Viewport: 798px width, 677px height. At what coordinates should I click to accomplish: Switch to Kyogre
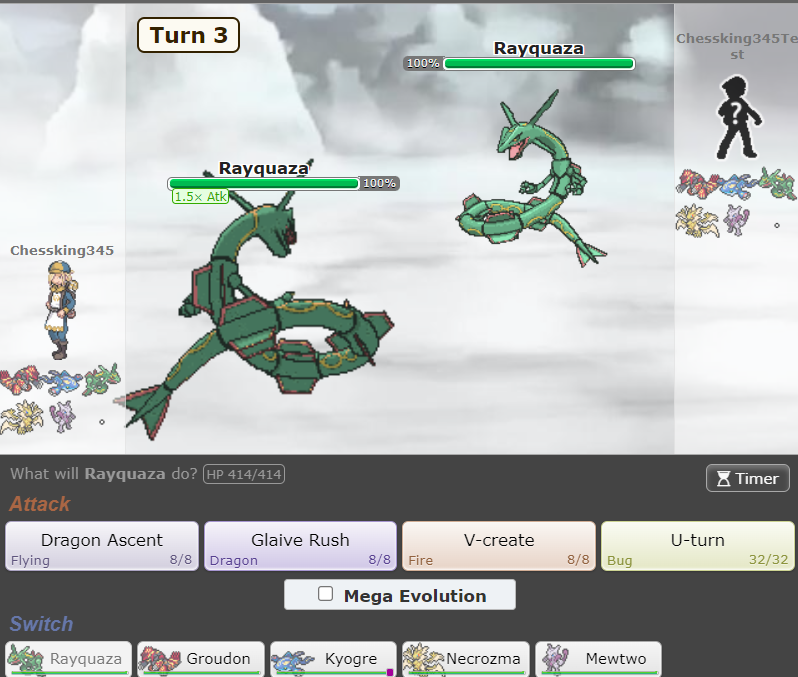point(333,659)
